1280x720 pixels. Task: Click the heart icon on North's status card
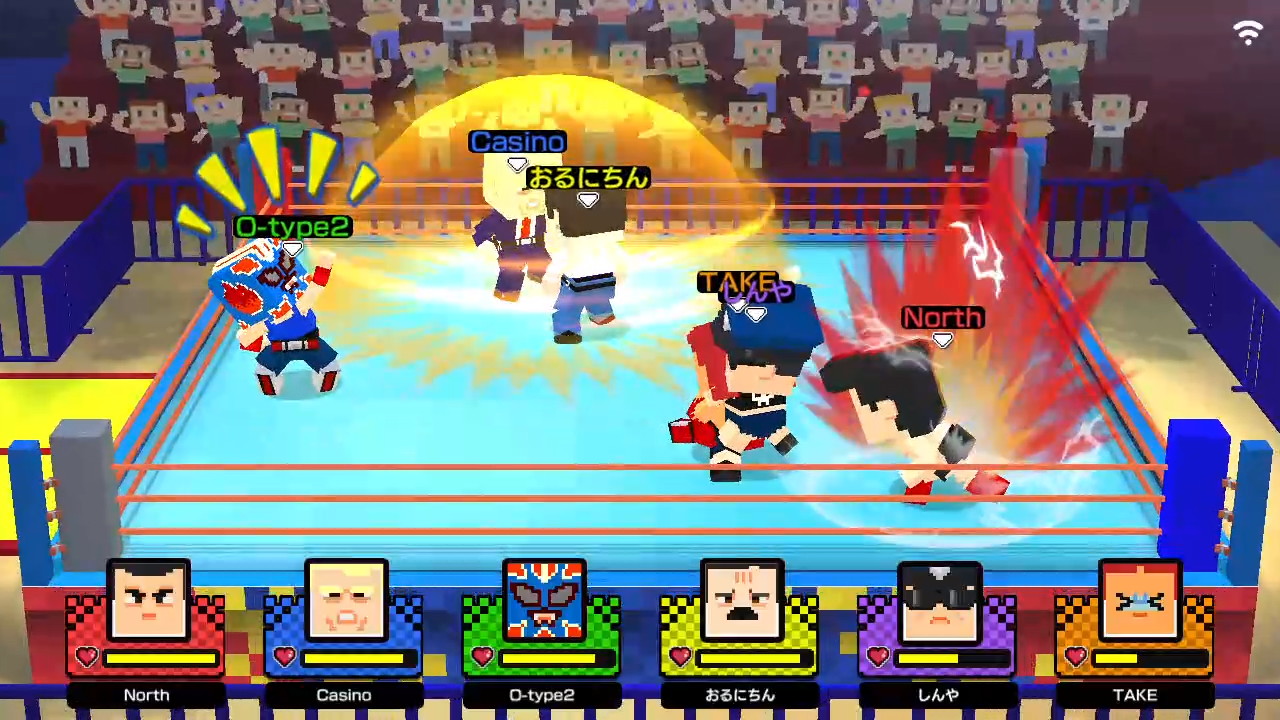tap(86, 658)
